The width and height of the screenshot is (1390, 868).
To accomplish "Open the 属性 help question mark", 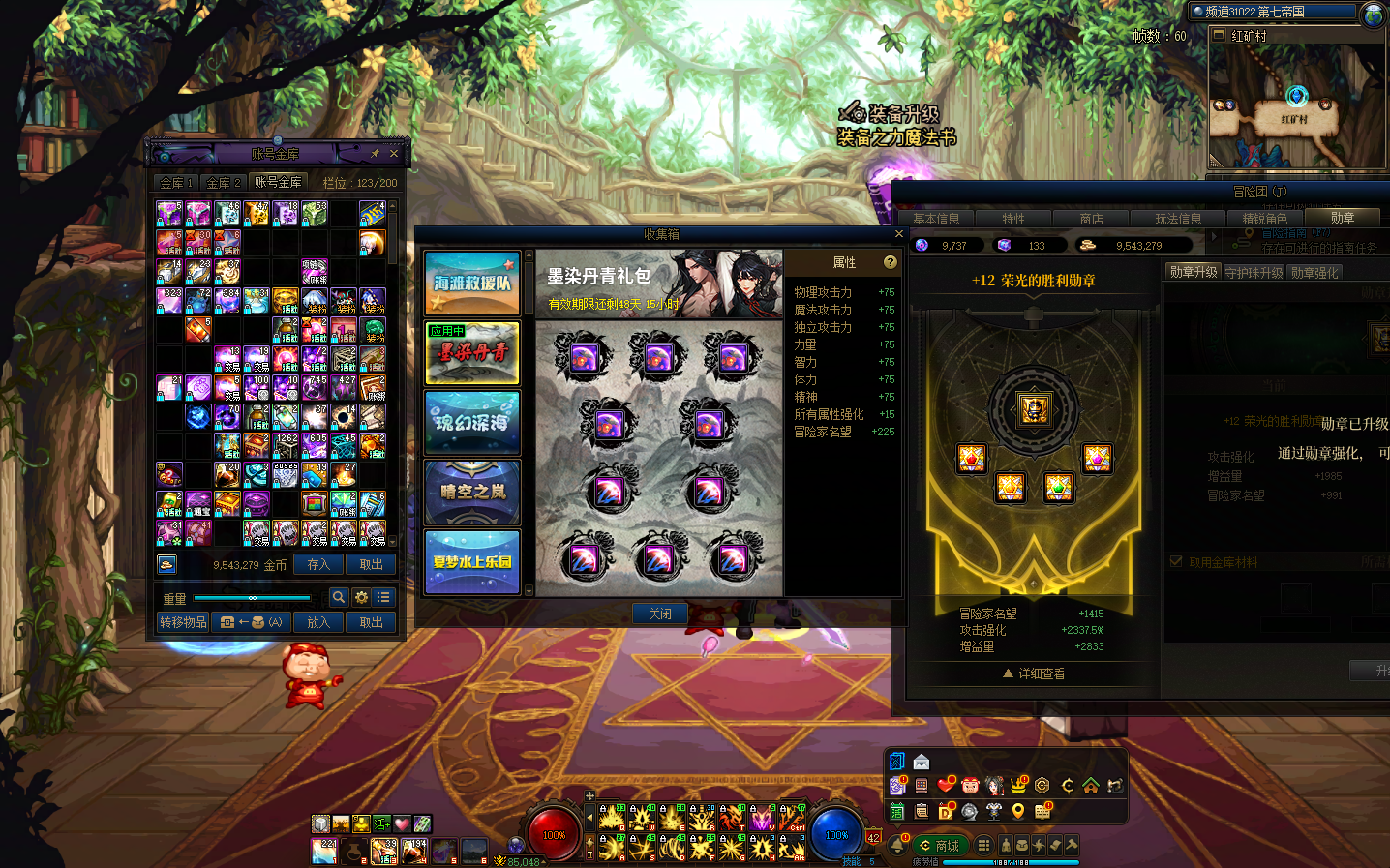I will (x=891, y=262).
